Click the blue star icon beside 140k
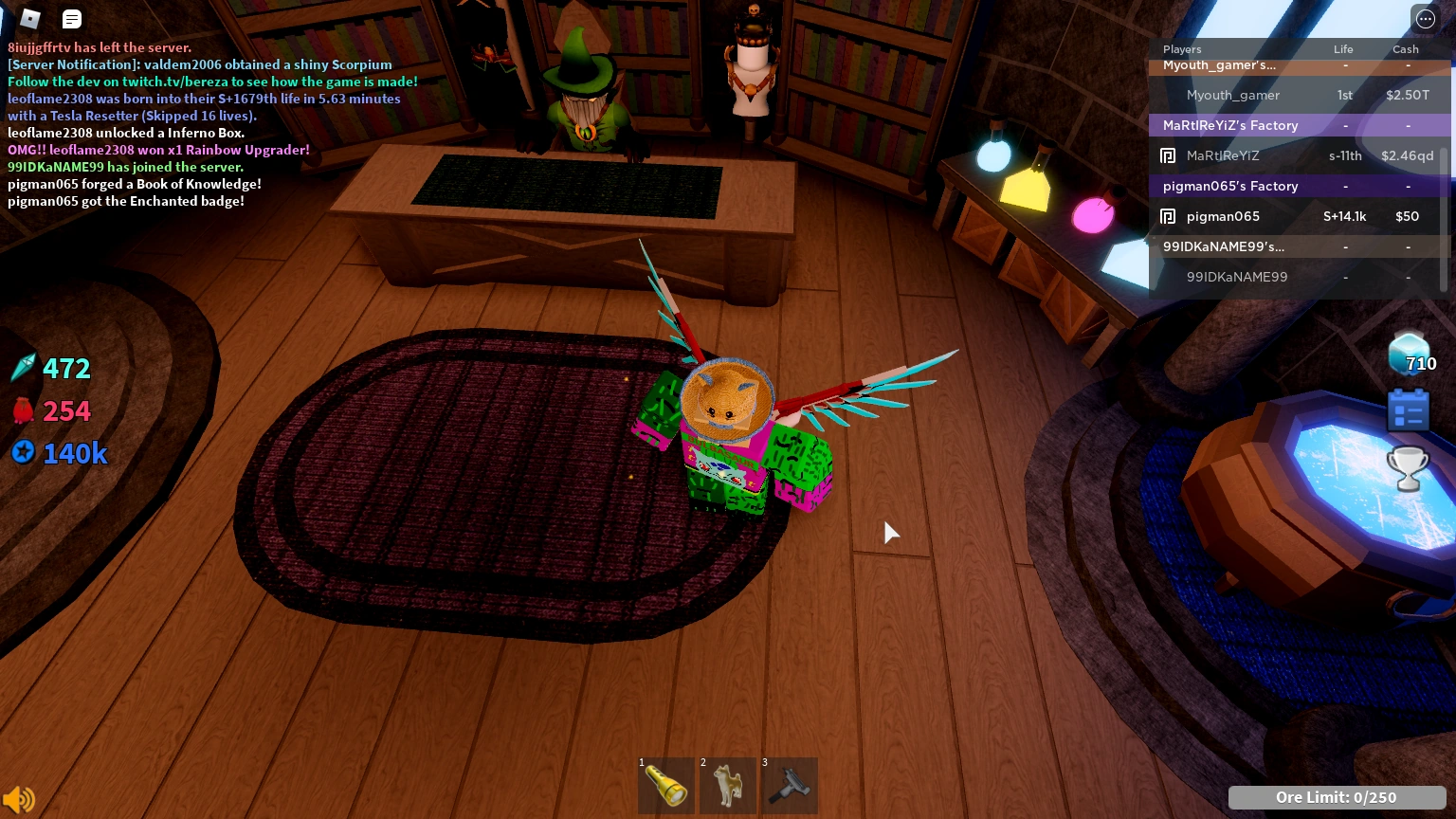The image size is (1456, 819). coord(23,453)
